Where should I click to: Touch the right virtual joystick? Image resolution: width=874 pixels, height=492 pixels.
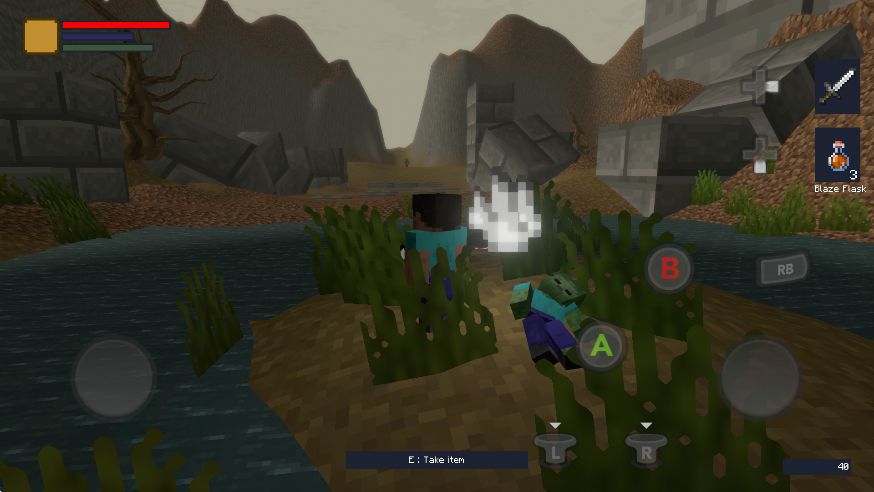pyautogui.click(x=760, y=377)
